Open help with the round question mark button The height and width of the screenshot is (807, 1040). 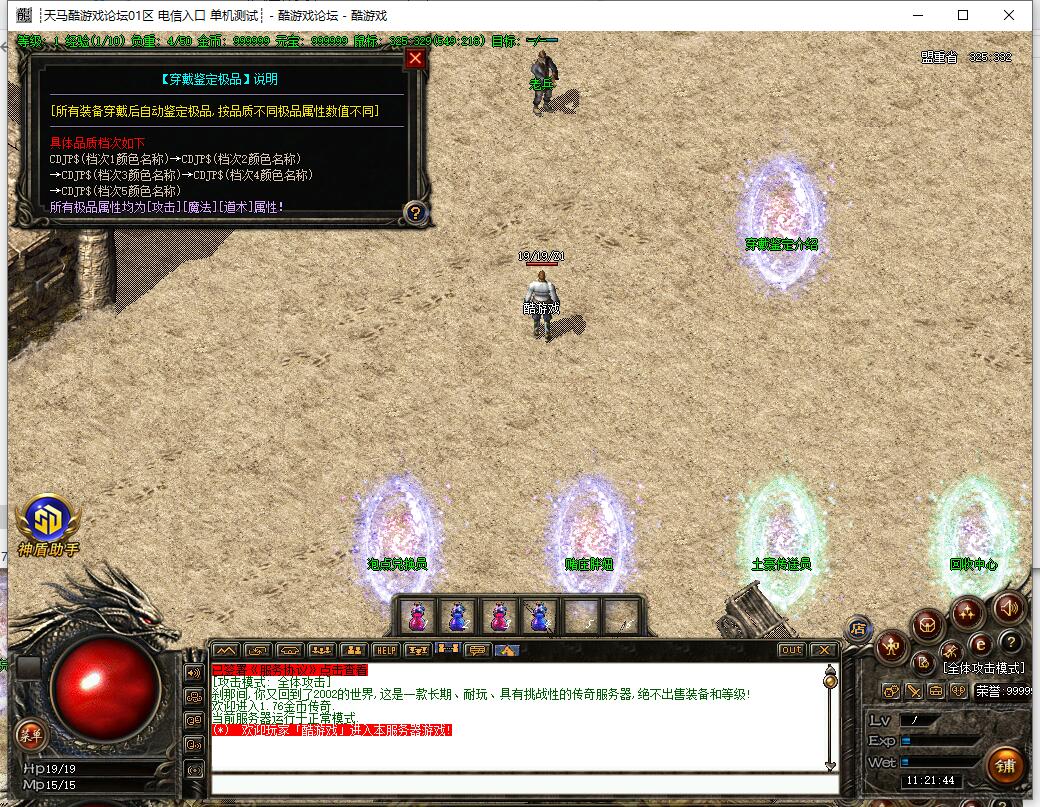coord(1011,642)
